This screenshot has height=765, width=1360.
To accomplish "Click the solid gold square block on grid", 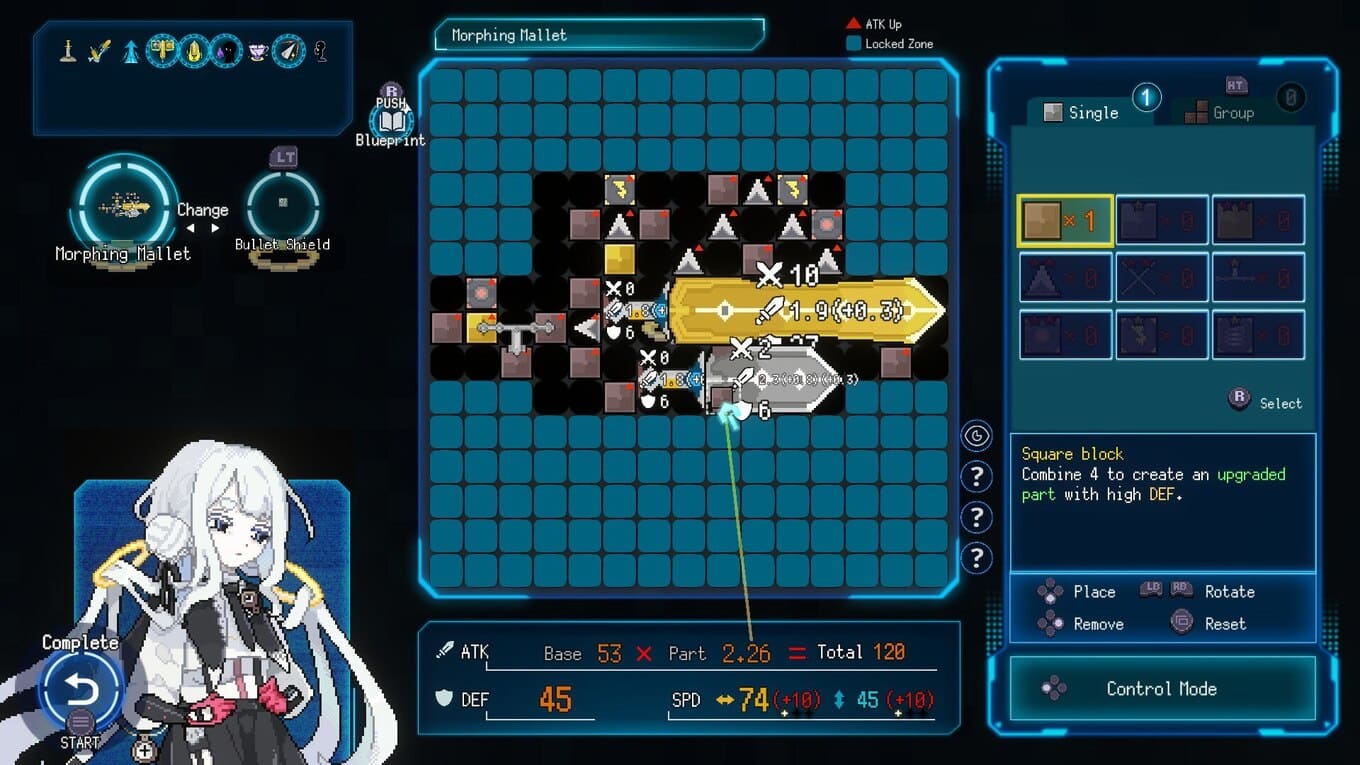I will point(620,259).
